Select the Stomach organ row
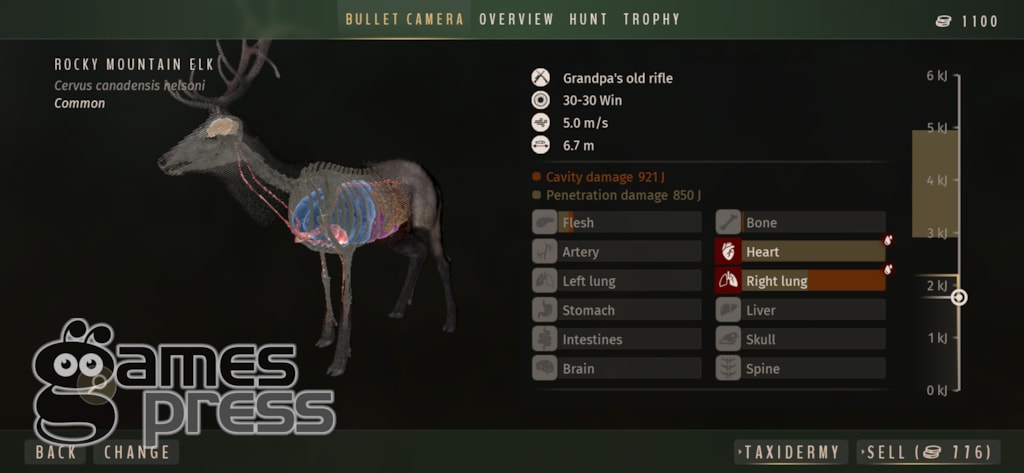This screenshot has height=473, width=1024. coord(617,310)
